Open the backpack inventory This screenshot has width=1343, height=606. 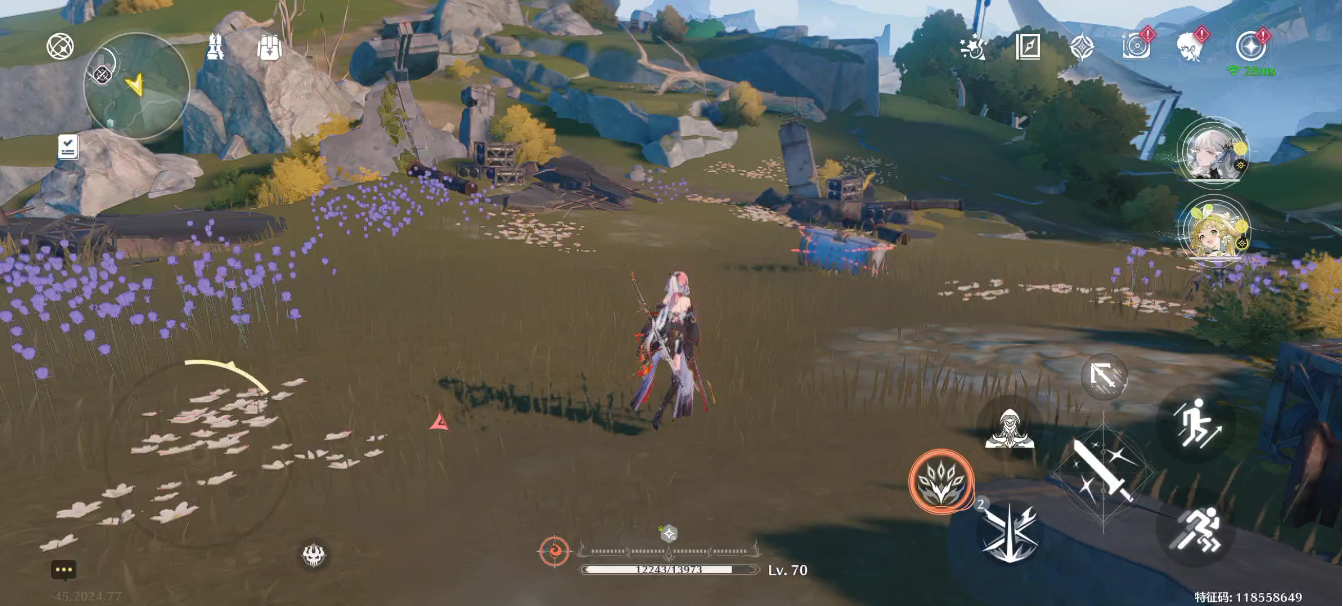[x=268, y=47]
